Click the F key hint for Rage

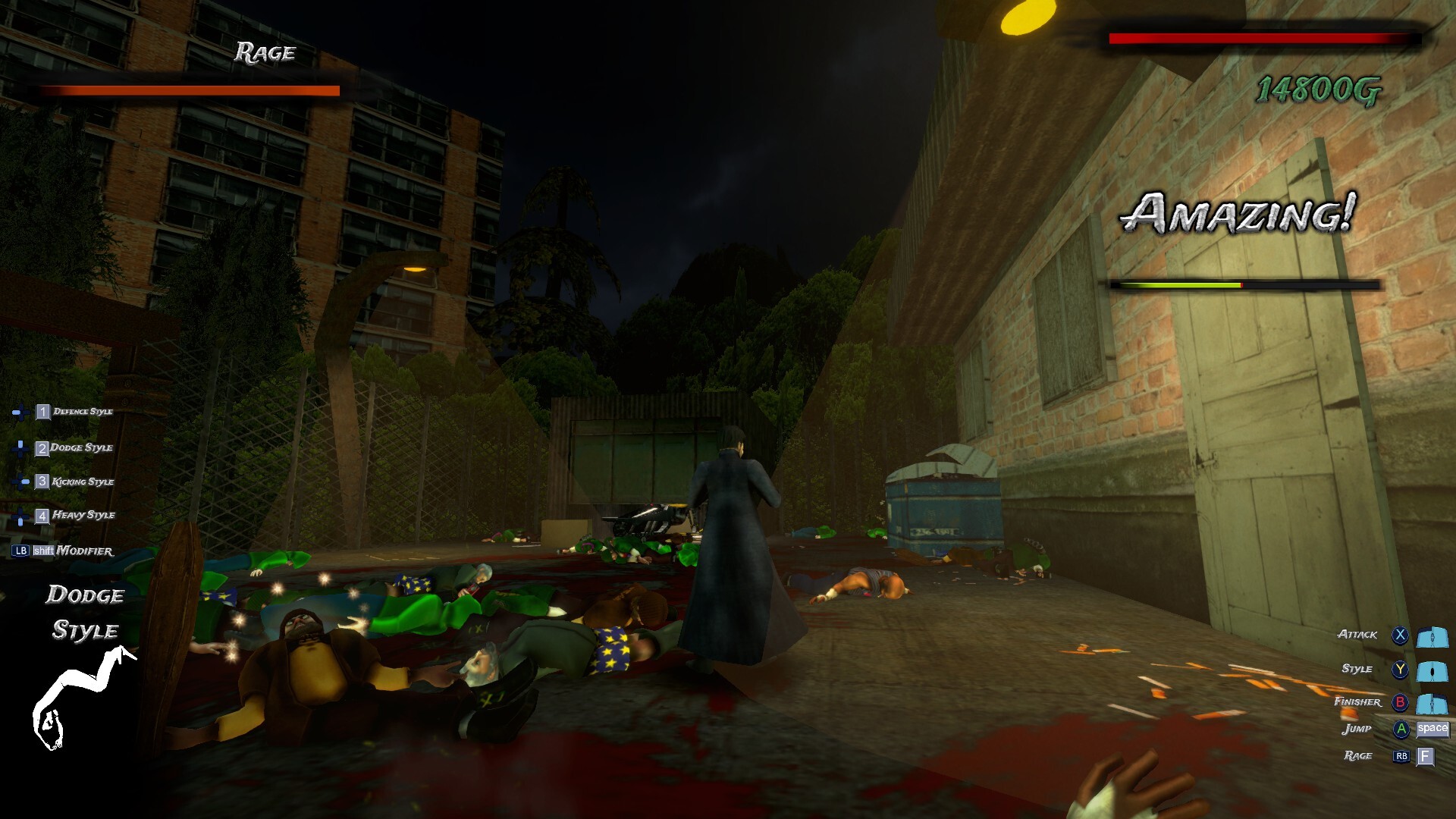[x=1425, y=757]
